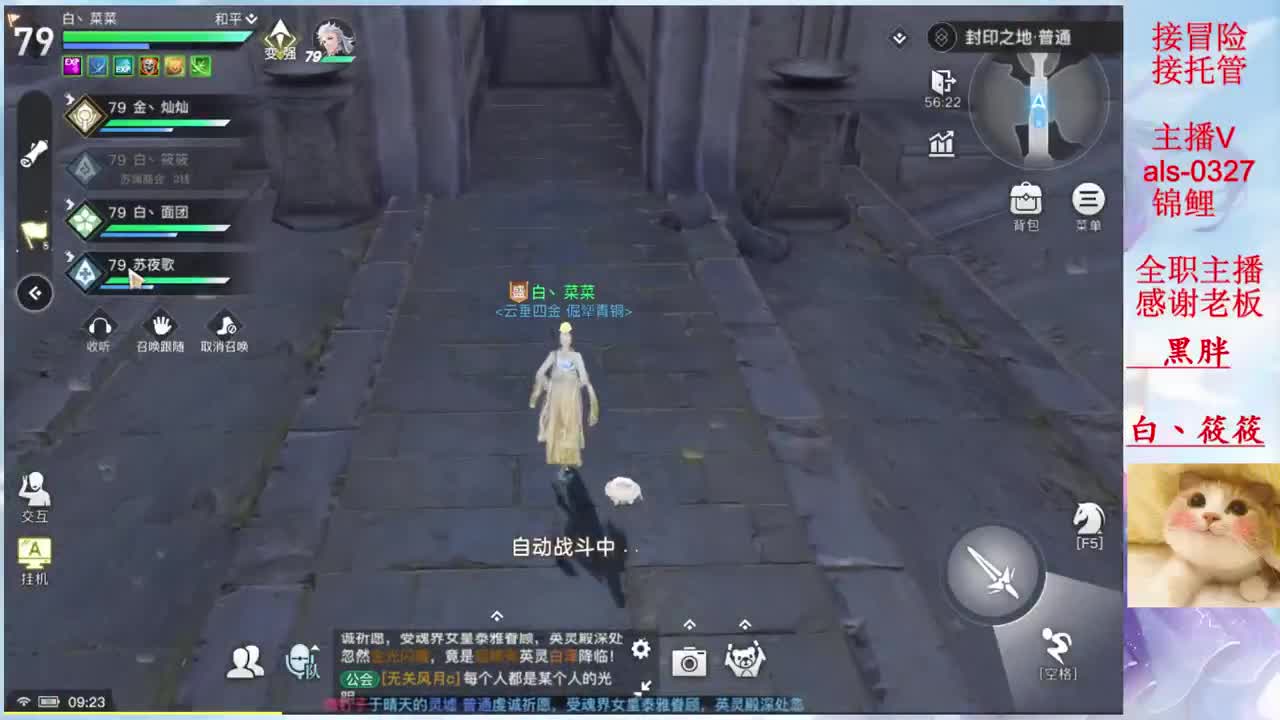The image size is (1280, 720).
Task: Enable 挂机 auto-idle mode
Action: coord(33,550)
